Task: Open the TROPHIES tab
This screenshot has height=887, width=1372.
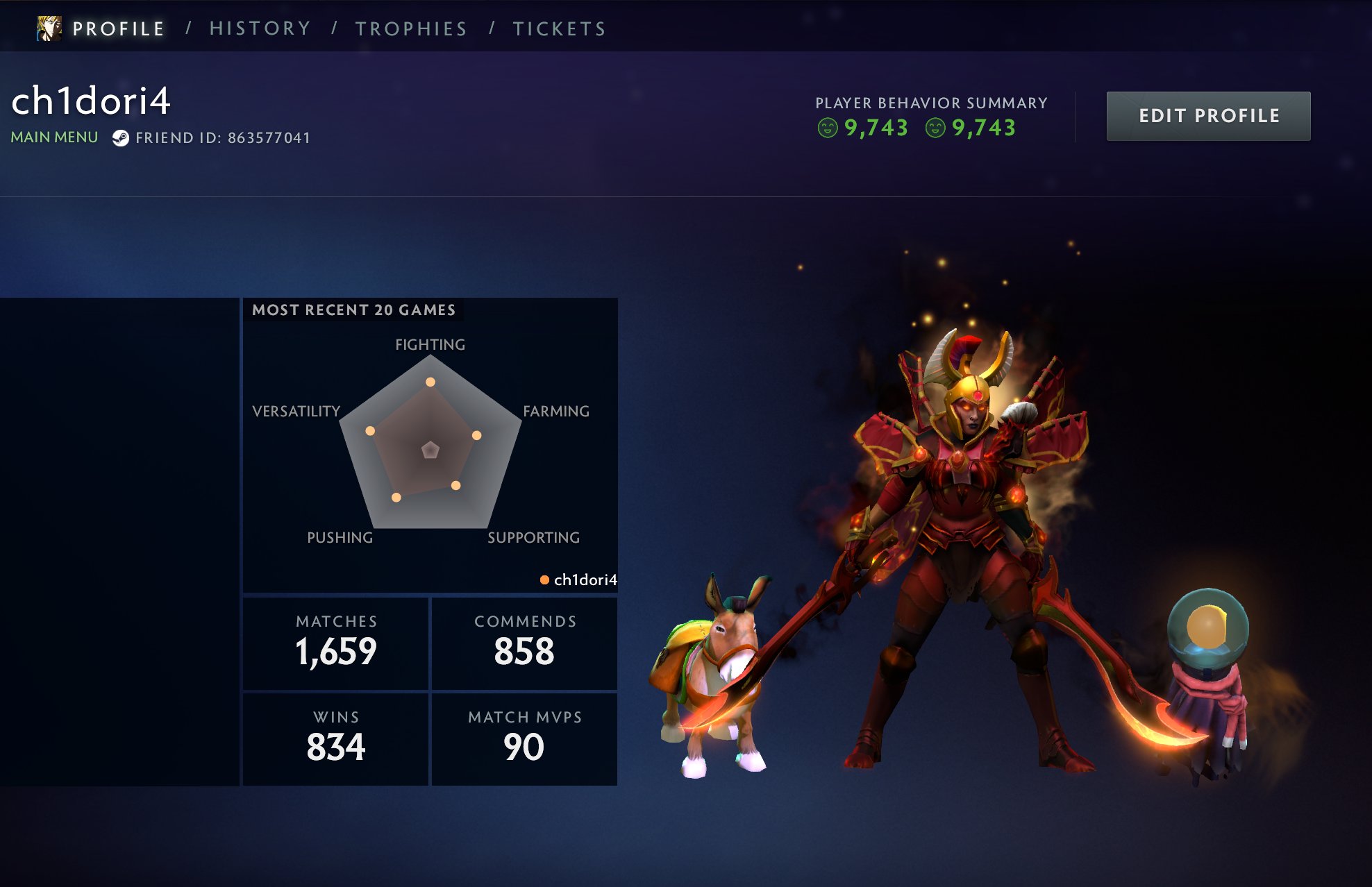Action: point(410,27)
